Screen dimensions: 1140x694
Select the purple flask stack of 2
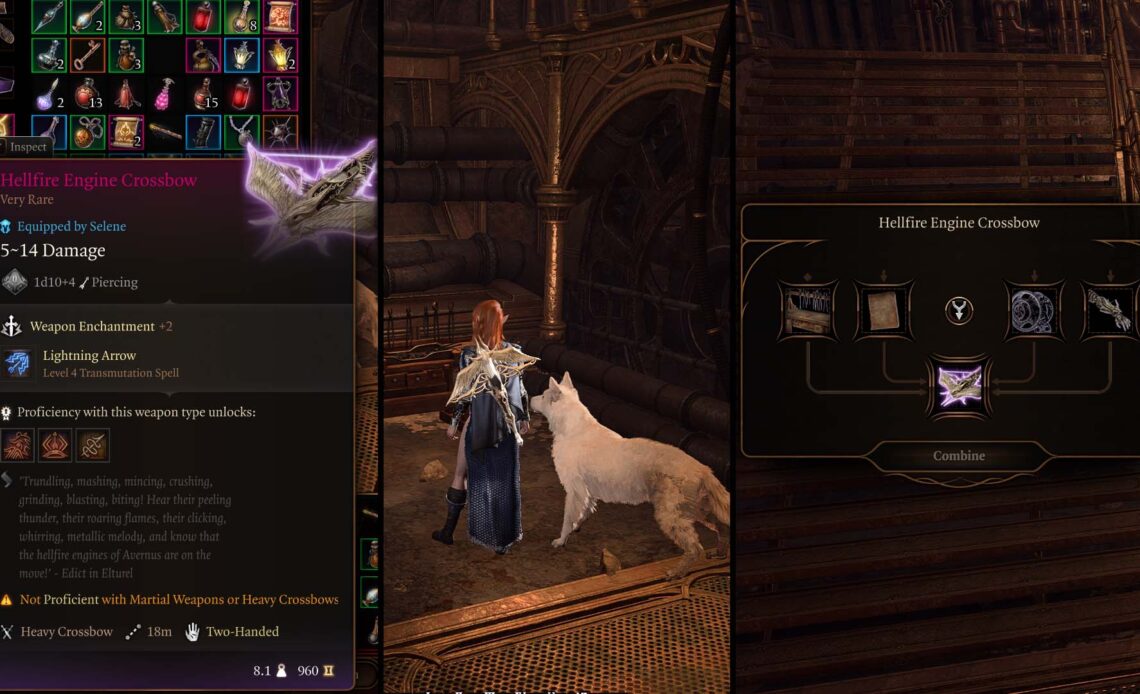[49, 94]
